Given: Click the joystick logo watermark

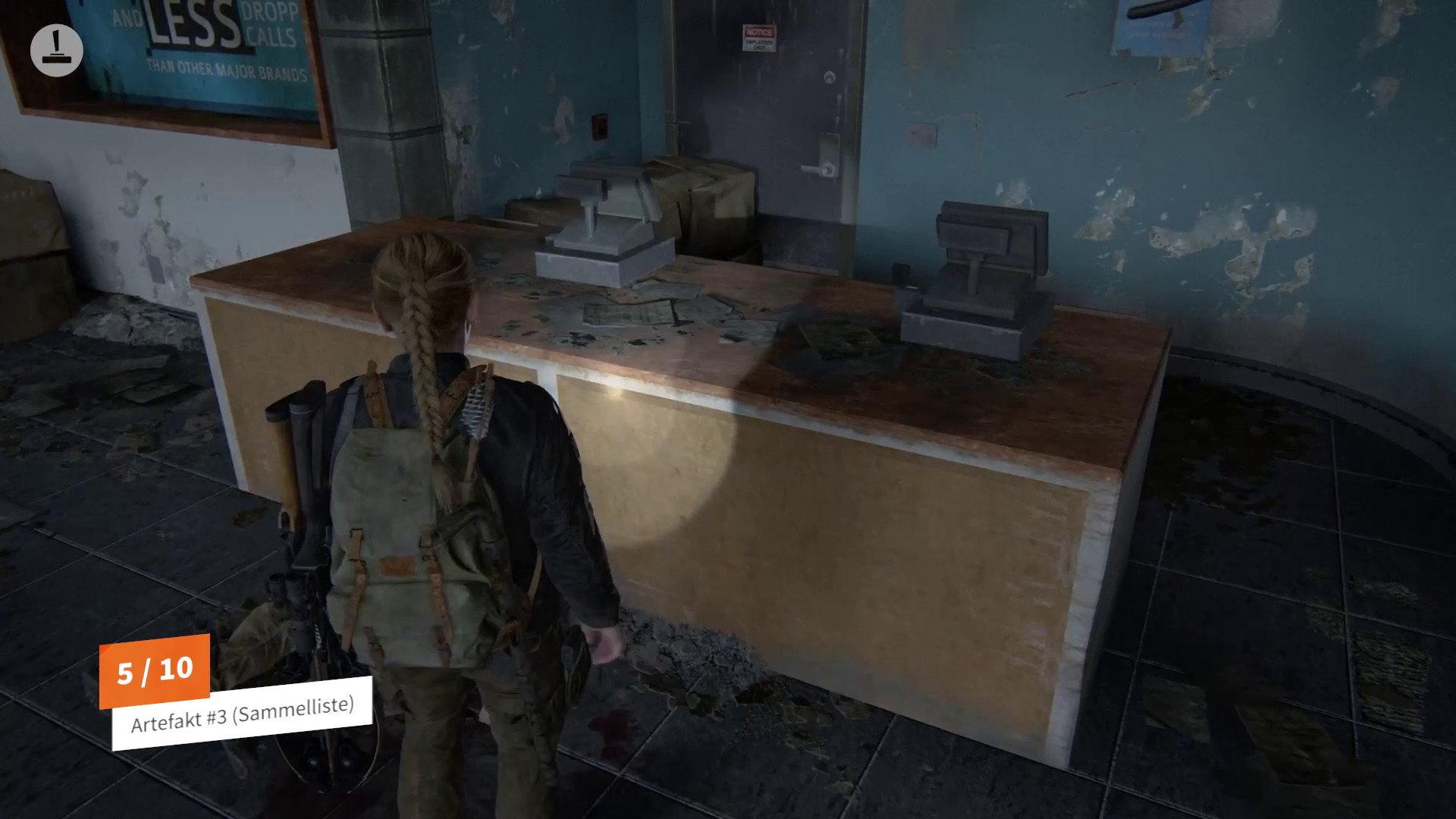Looking at the screenshot, I should click(x=57, y=50).
